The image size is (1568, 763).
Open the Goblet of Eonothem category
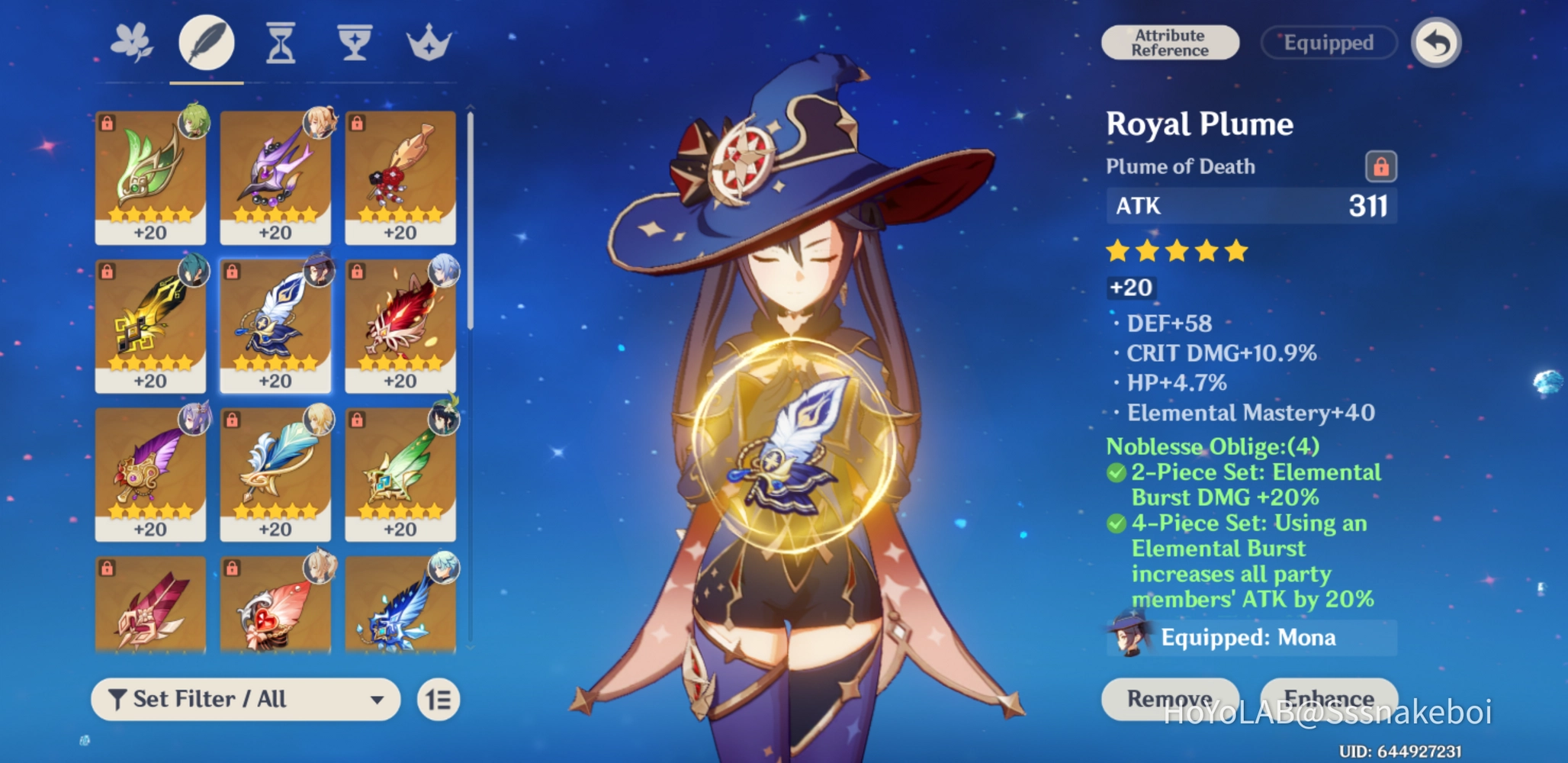click(x=354, y=43)
